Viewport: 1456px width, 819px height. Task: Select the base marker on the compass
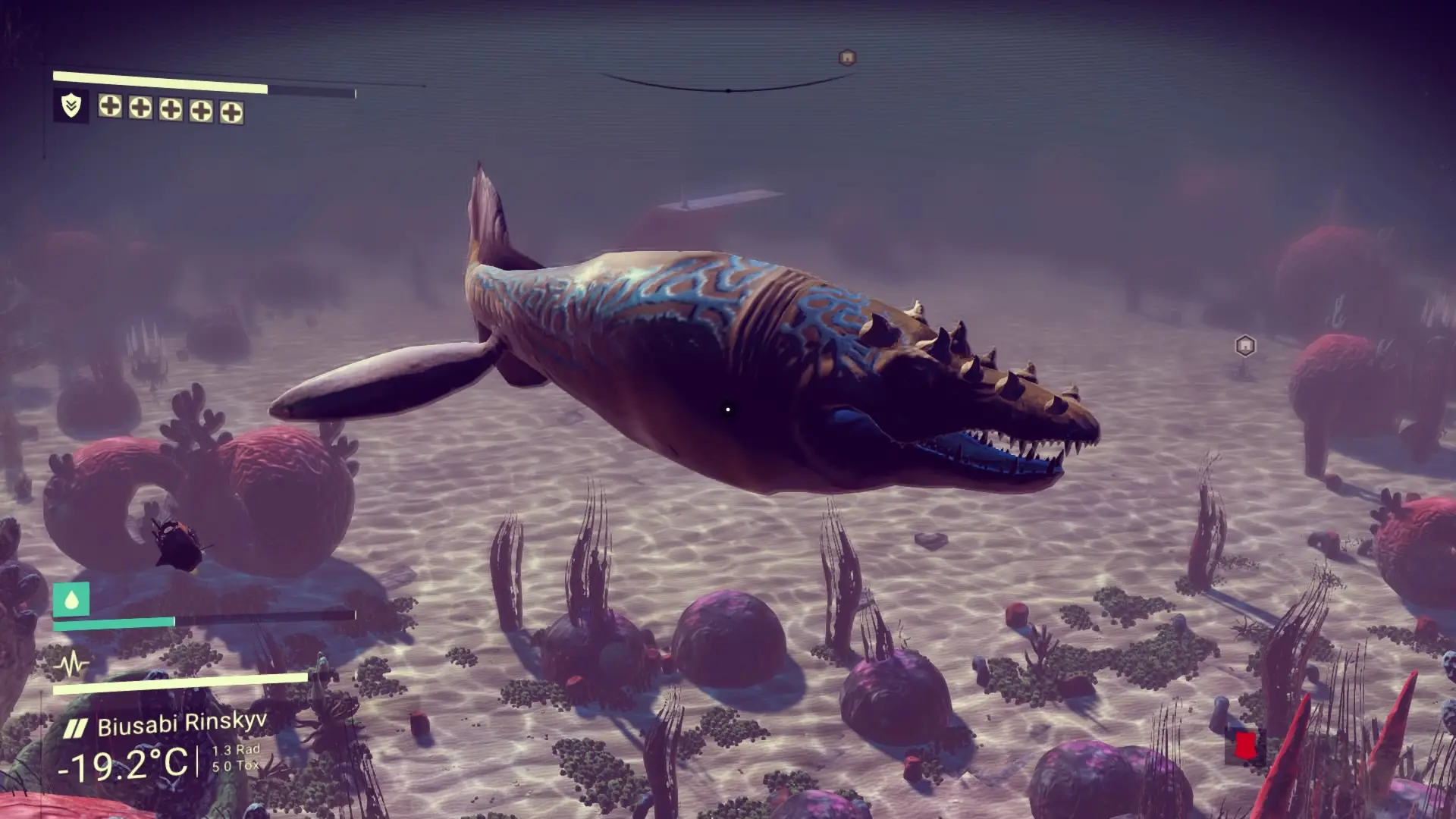tap(847, 58)
